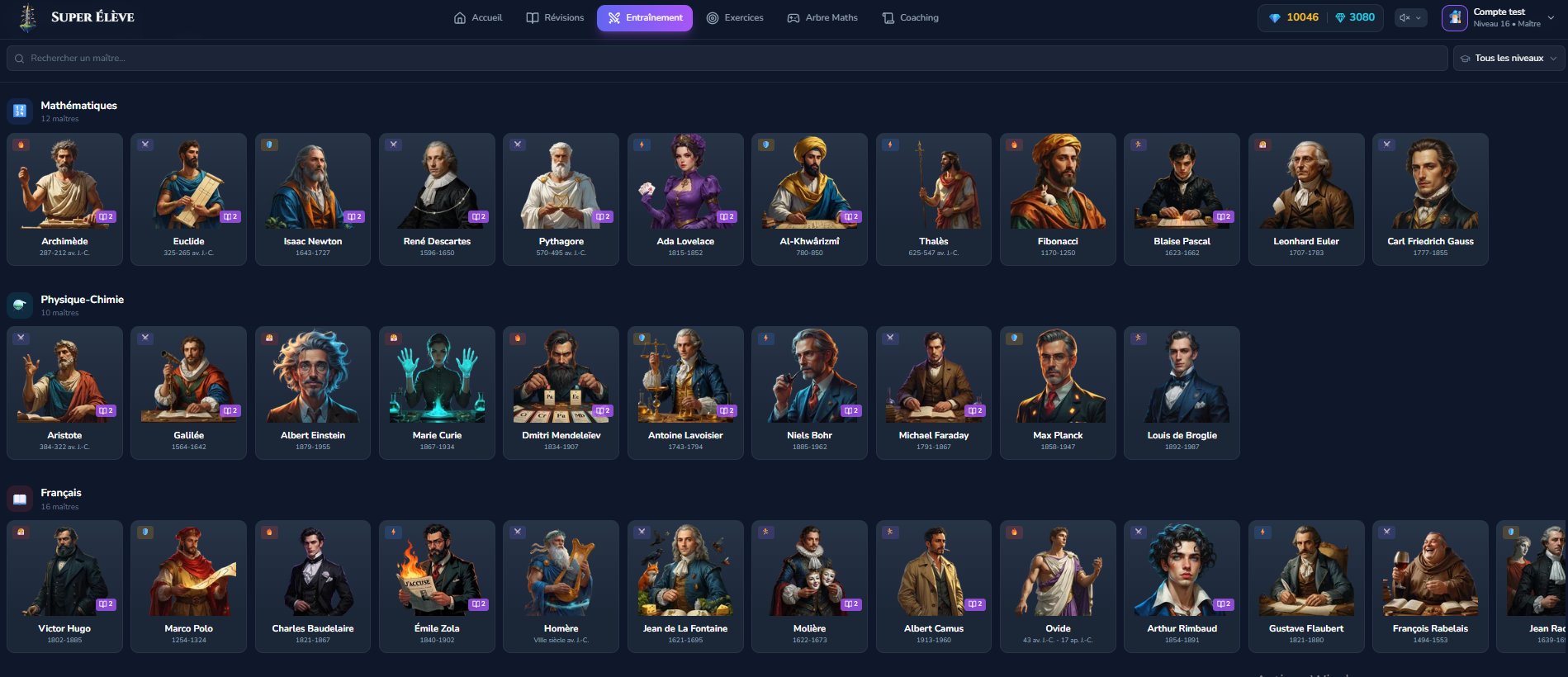Image resolution: width=1568 pixels, height=677 pixels.
Task: Choose the Victor Hugo card
Action: tap(64, 585)
